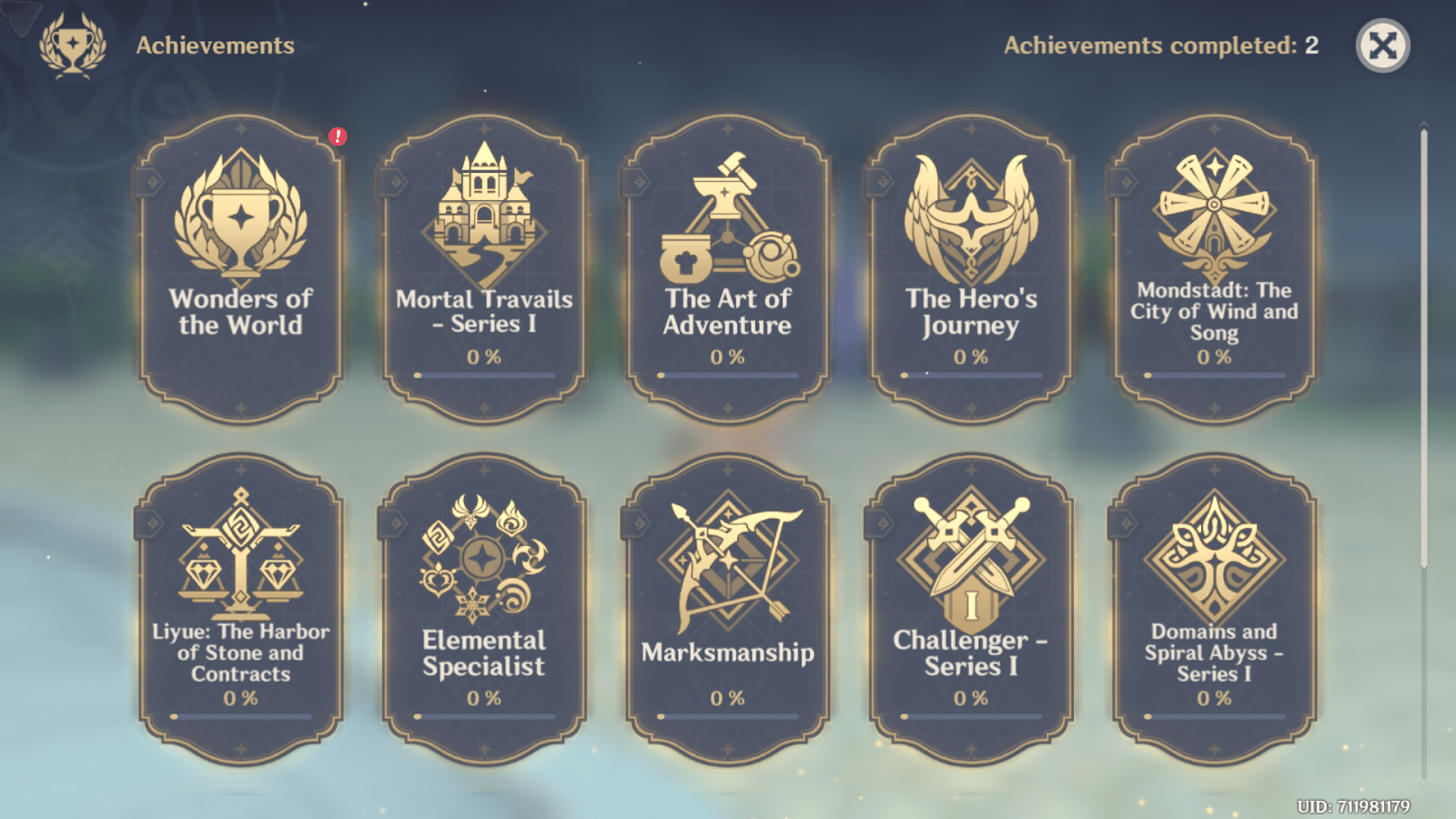Click the trophy icon beside Achievements title
The height and width of the screenshot is (819, 1456).
pyautogui.click(x=71, y=44)
